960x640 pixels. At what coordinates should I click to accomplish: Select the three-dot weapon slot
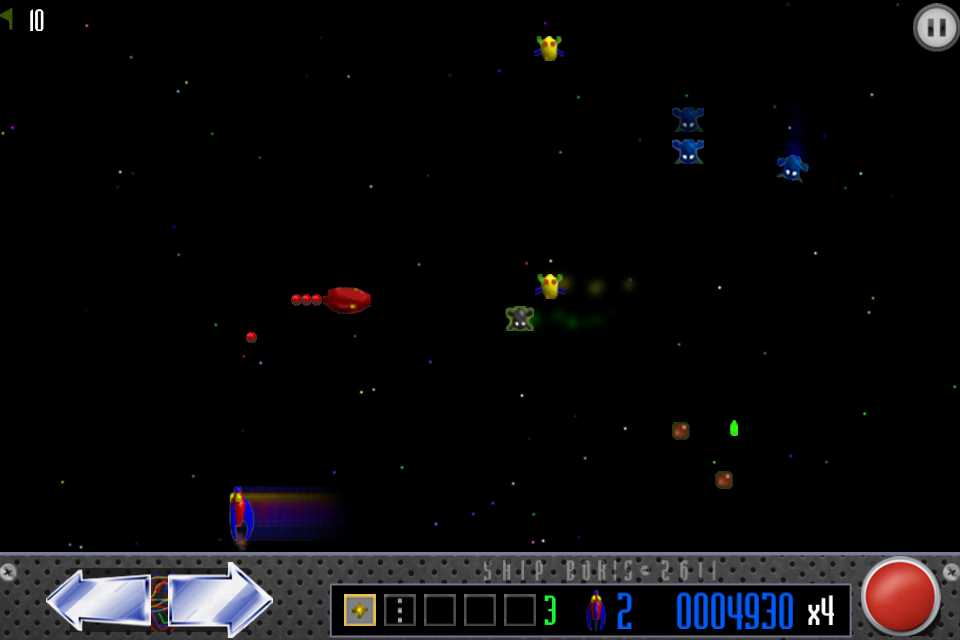coord(400,610)
